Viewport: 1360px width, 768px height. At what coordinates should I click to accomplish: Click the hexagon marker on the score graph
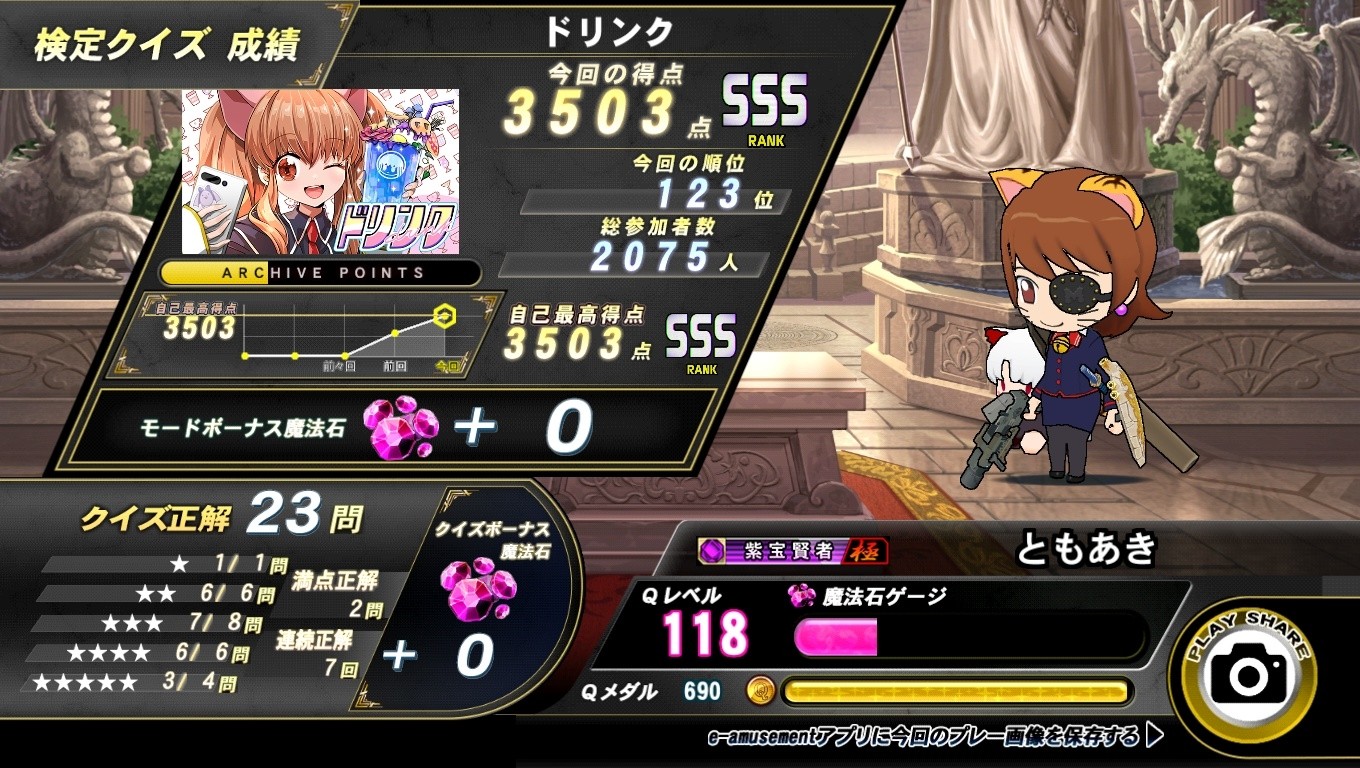(444, 315)
